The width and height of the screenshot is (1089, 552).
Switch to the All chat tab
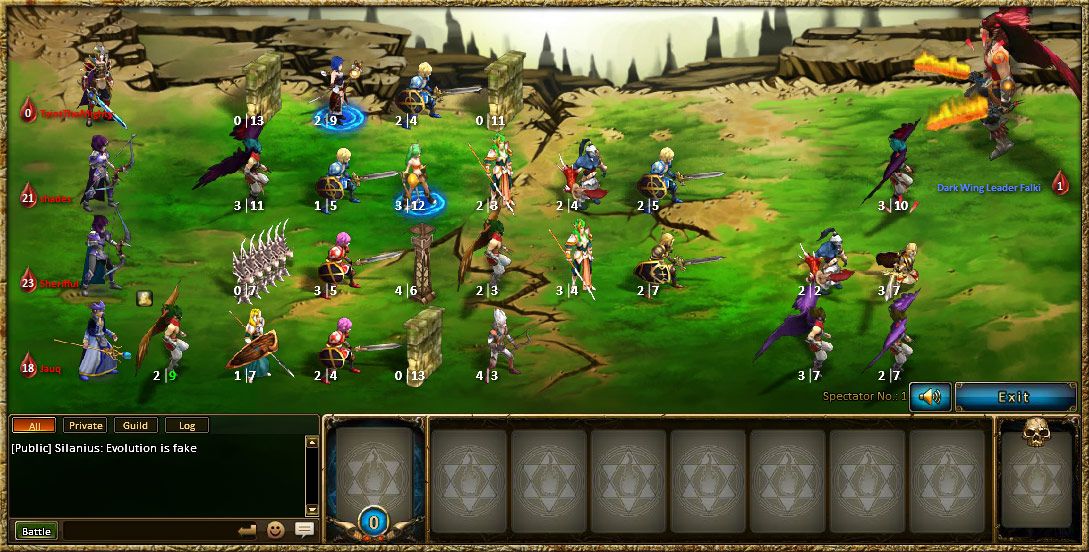[x=35, y=425]
